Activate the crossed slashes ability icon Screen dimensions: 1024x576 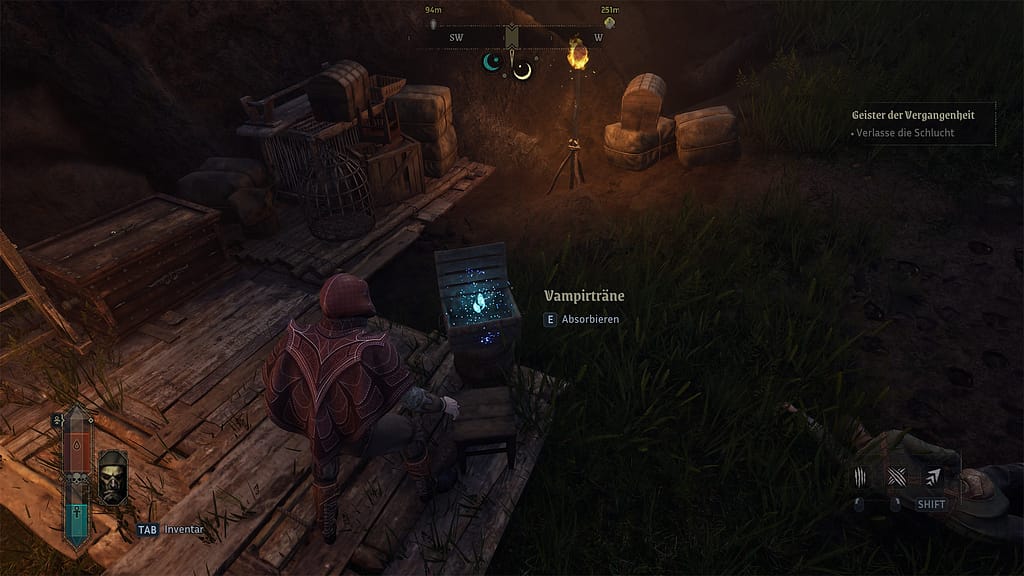coord(896,477)
